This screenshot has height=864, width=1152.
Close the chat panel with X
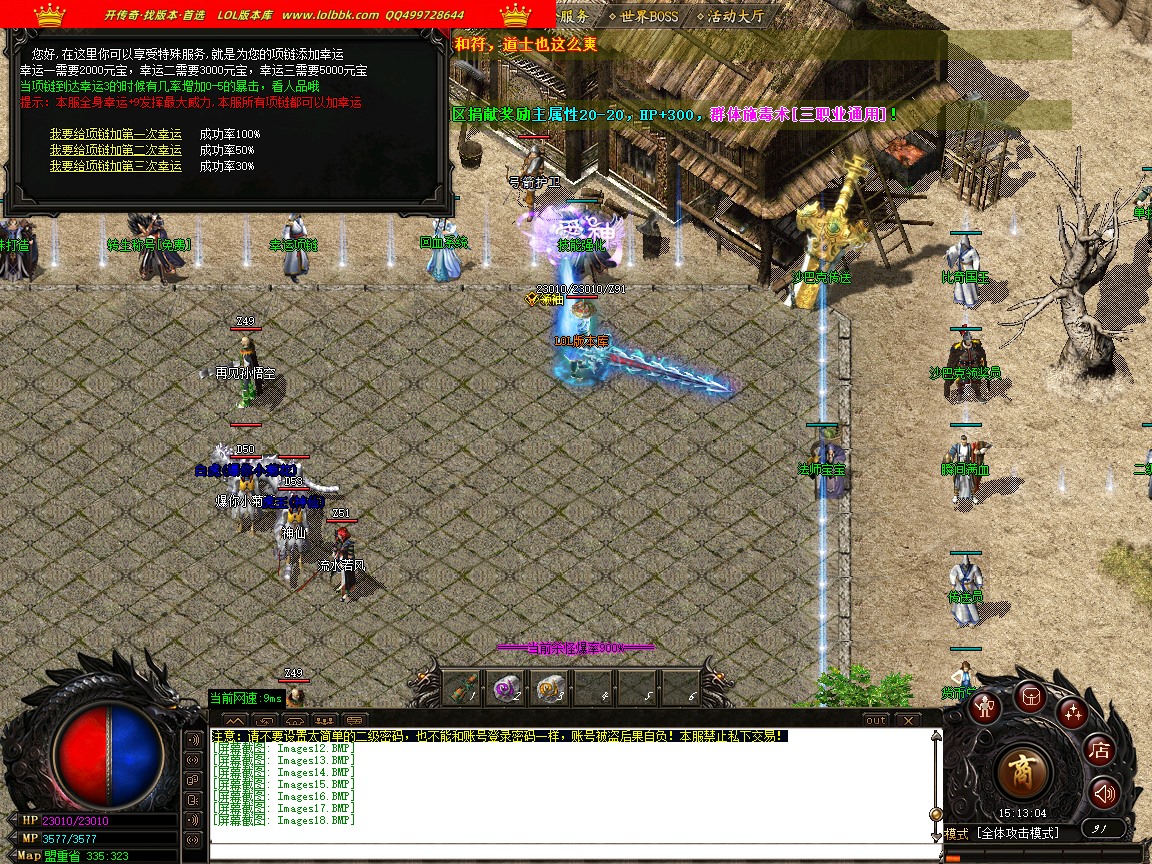(907, 720)
